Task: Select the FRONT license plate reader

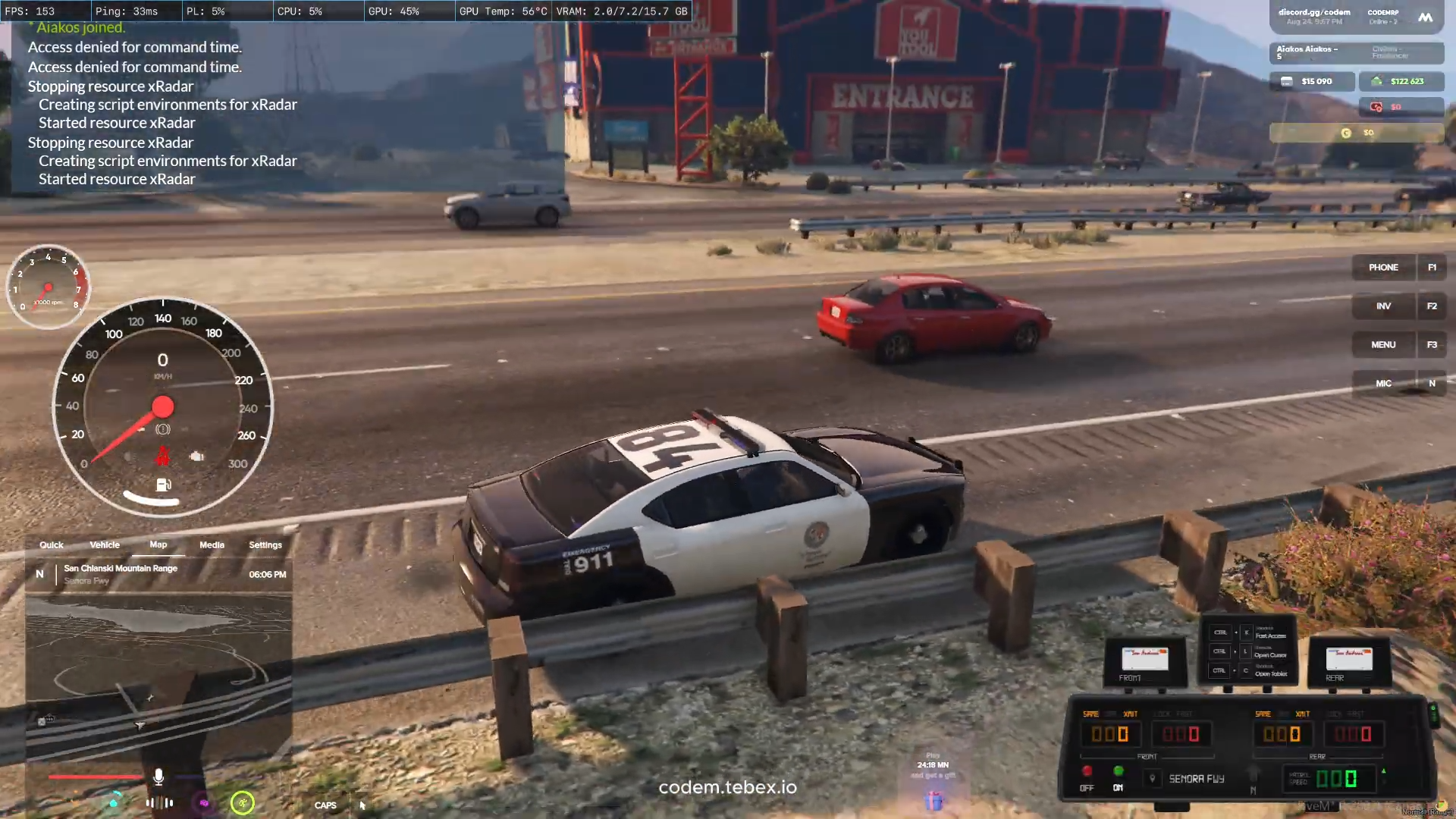Action: (1144, 659)
